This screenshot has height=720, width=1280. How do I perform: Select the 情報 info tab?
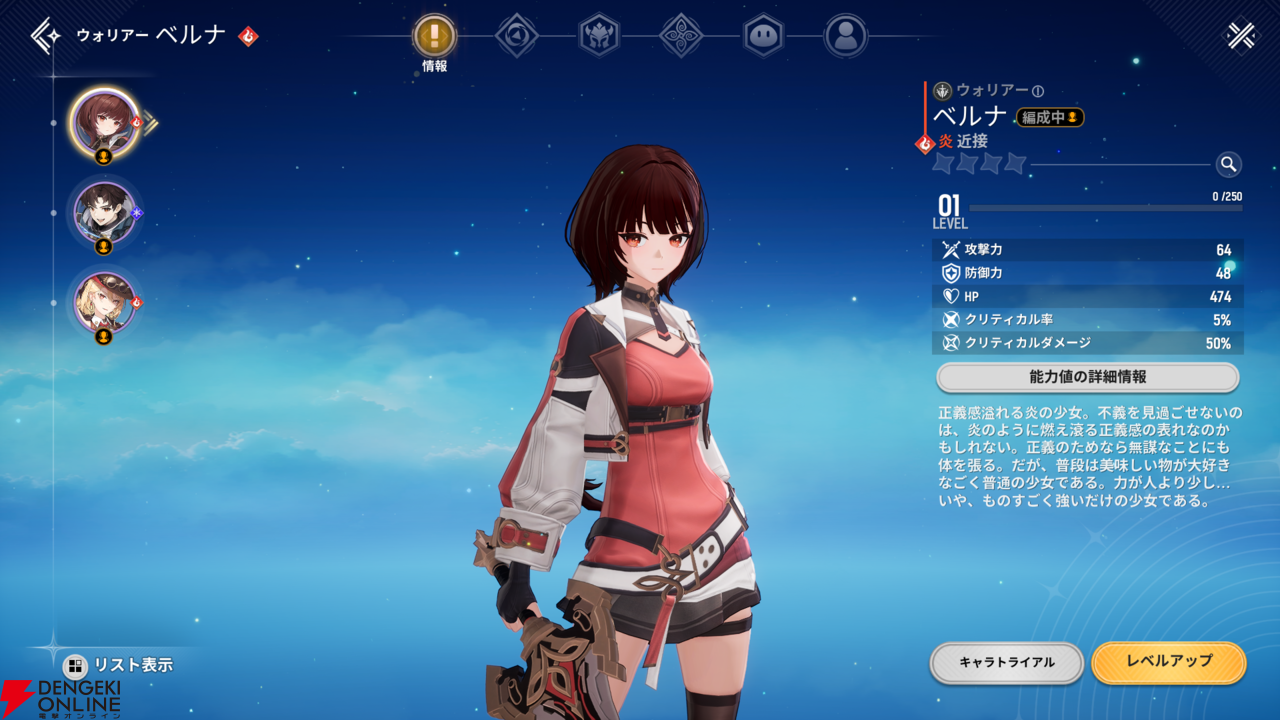(434, 37)
